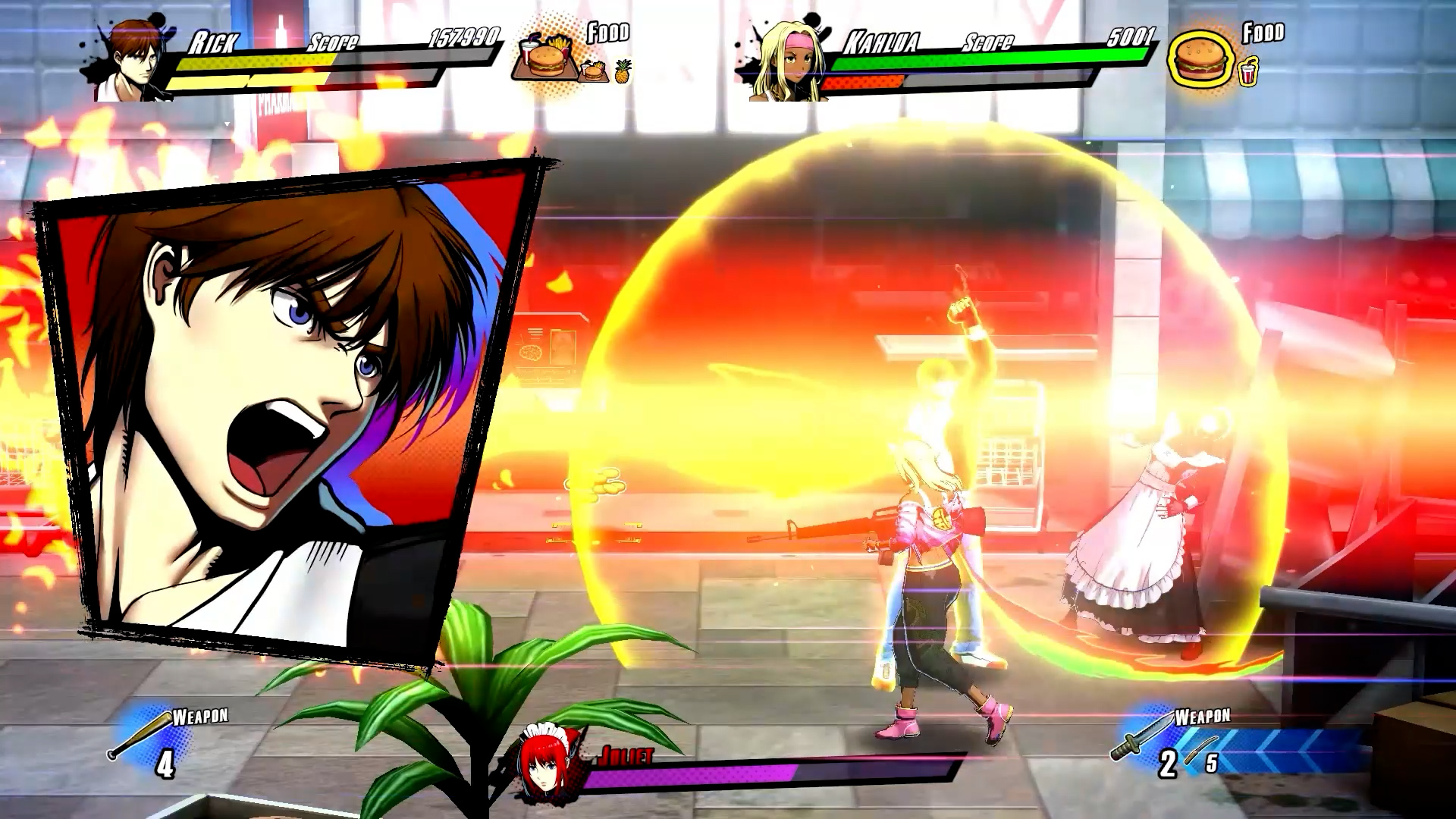Click the Score label next to Rick
The width and height of the screenshot is (1456, 819).
[334, 42]
